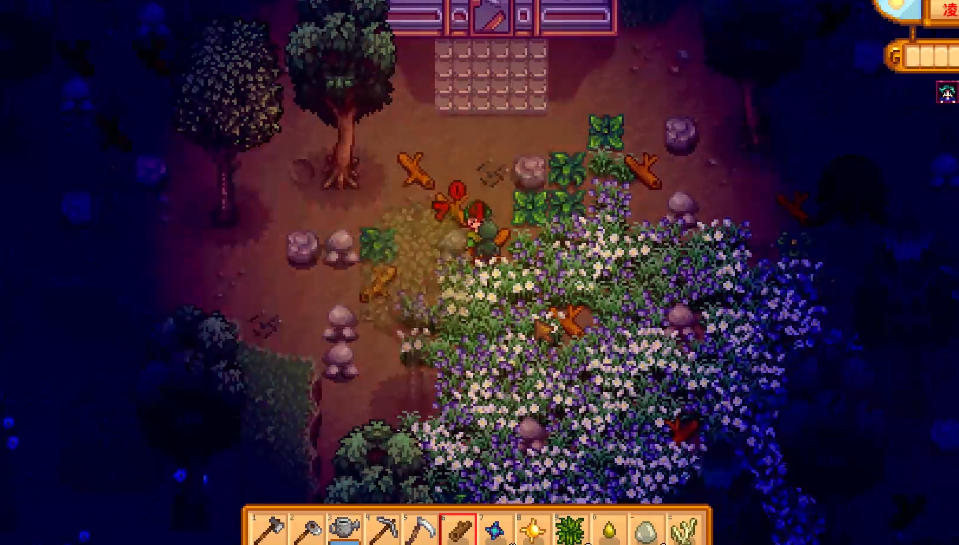Viewport: 959px width, 545px height.
Task: Pick the glowing yellow star item
Action: click(534, 529)
